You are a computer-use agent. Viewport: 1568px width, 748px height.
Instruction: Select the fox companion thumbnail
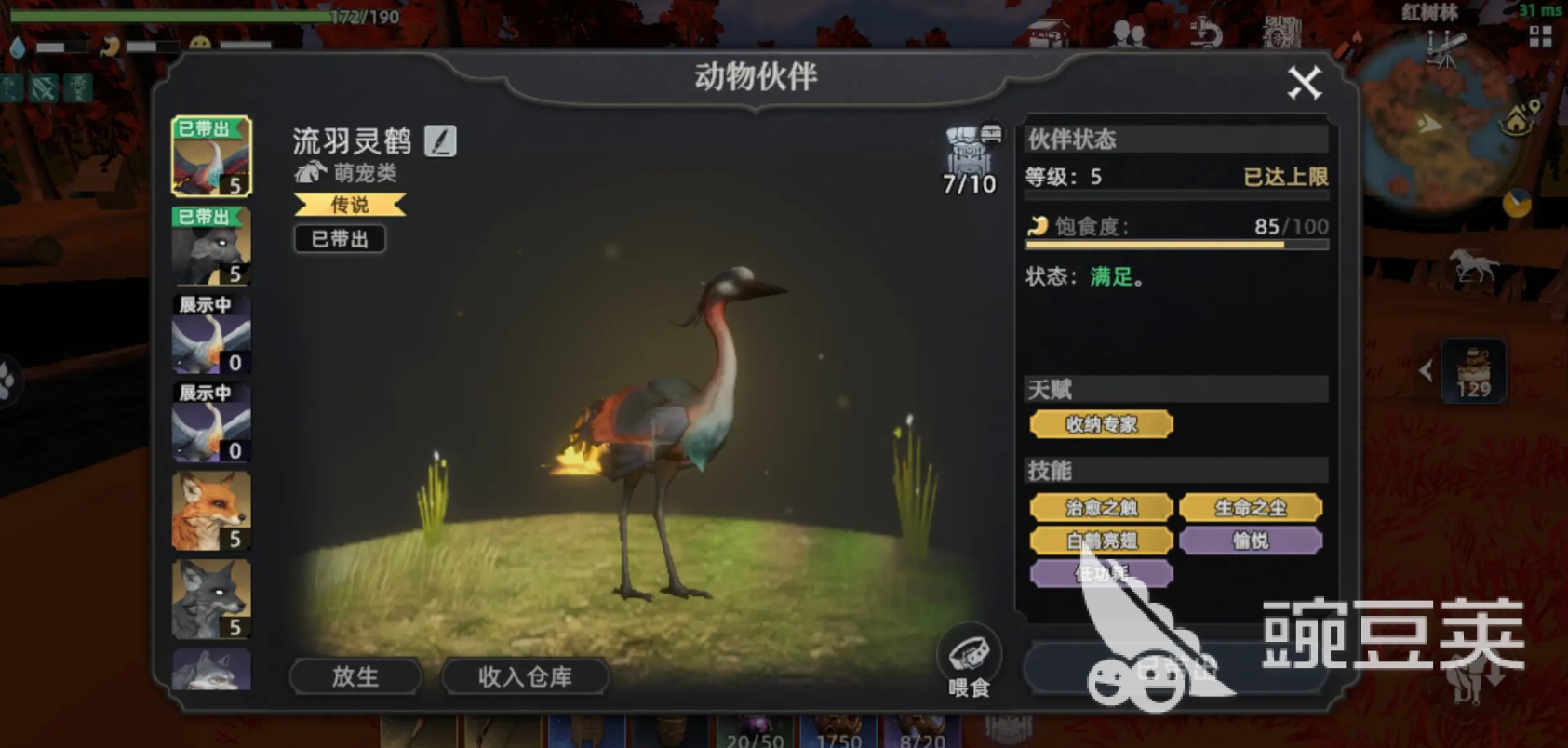point(210,510)
